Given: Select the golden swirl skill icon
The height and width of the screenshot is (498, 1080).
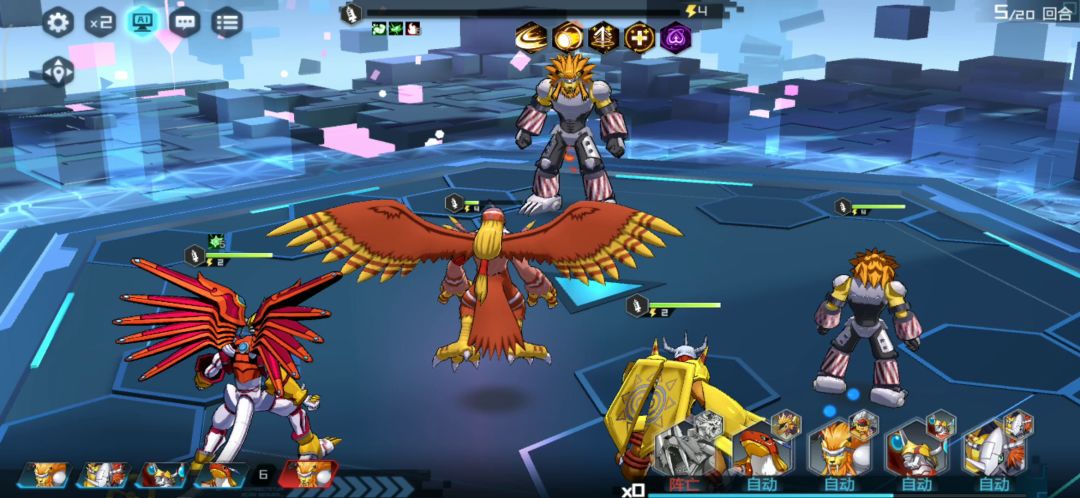Looking at the screenshot, I should [531, 38].
